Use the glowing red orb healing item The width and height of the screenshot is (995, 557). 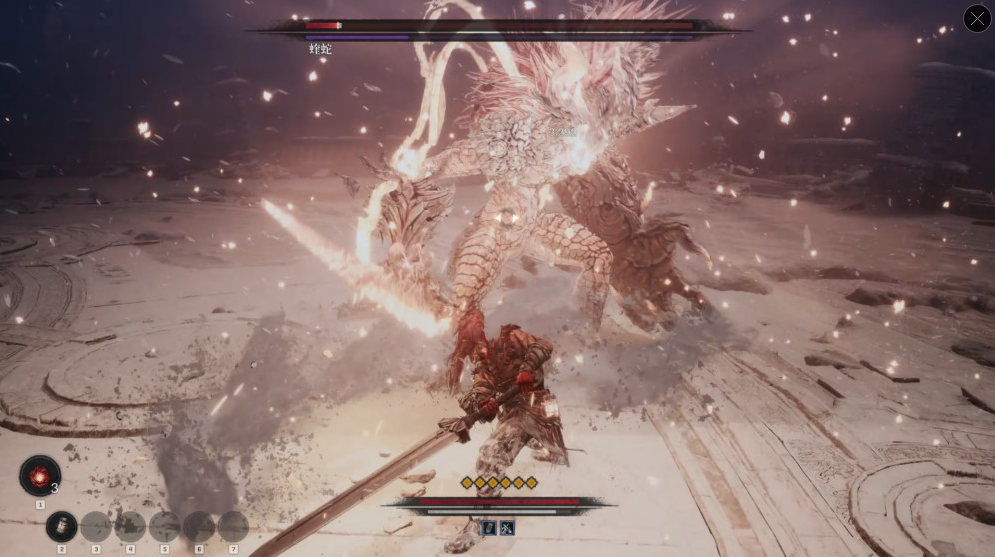[x=40, y=476]
